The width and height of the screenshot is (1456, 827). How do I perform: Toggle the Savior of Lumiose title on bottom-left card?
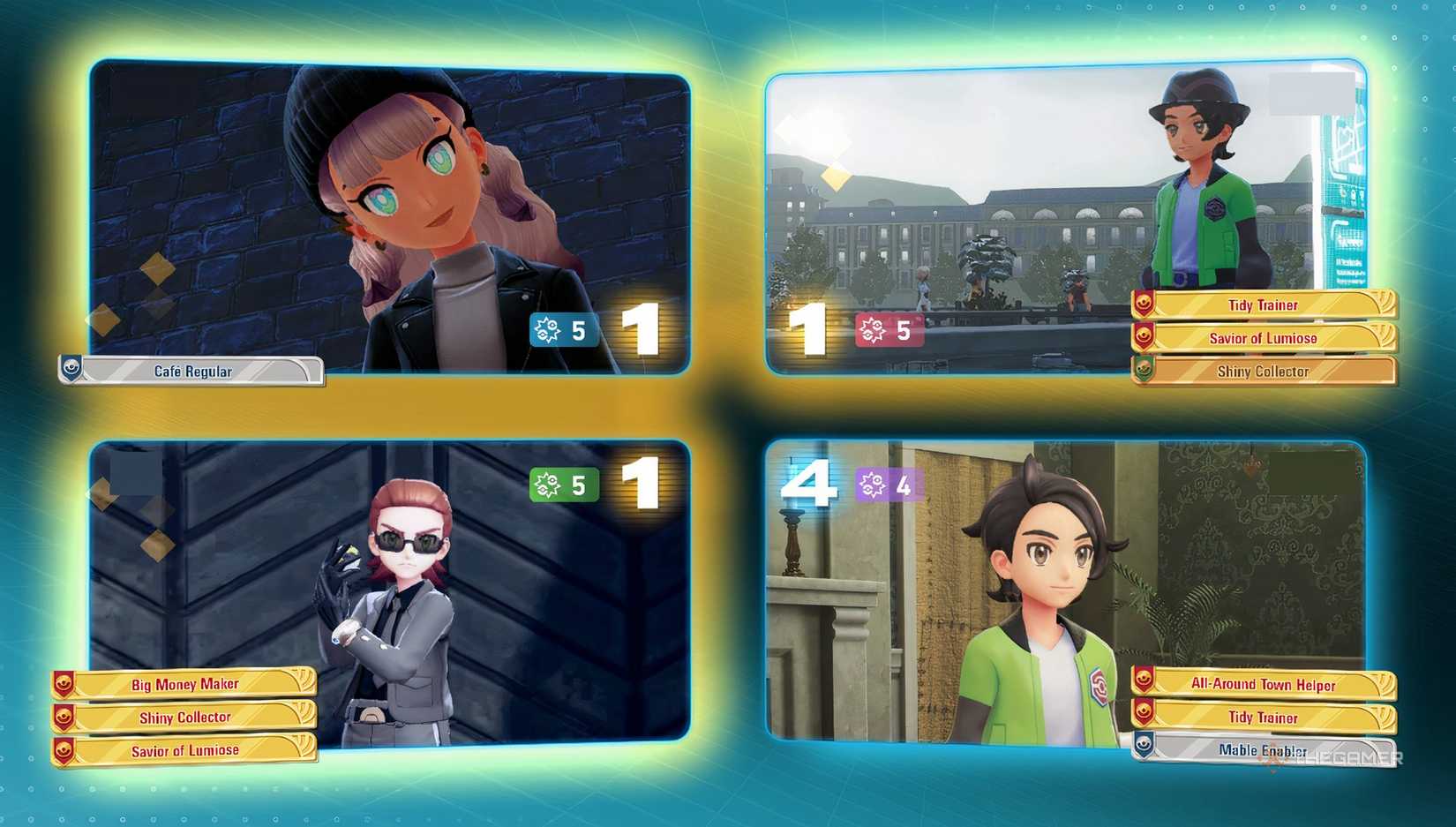click(x=185, y=749)
